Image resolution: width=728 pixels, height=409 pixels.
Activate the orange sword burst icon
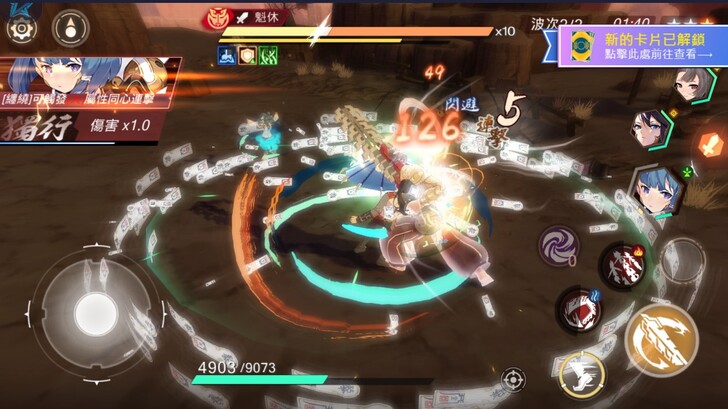pyautogui.click(x=711, y=143)
